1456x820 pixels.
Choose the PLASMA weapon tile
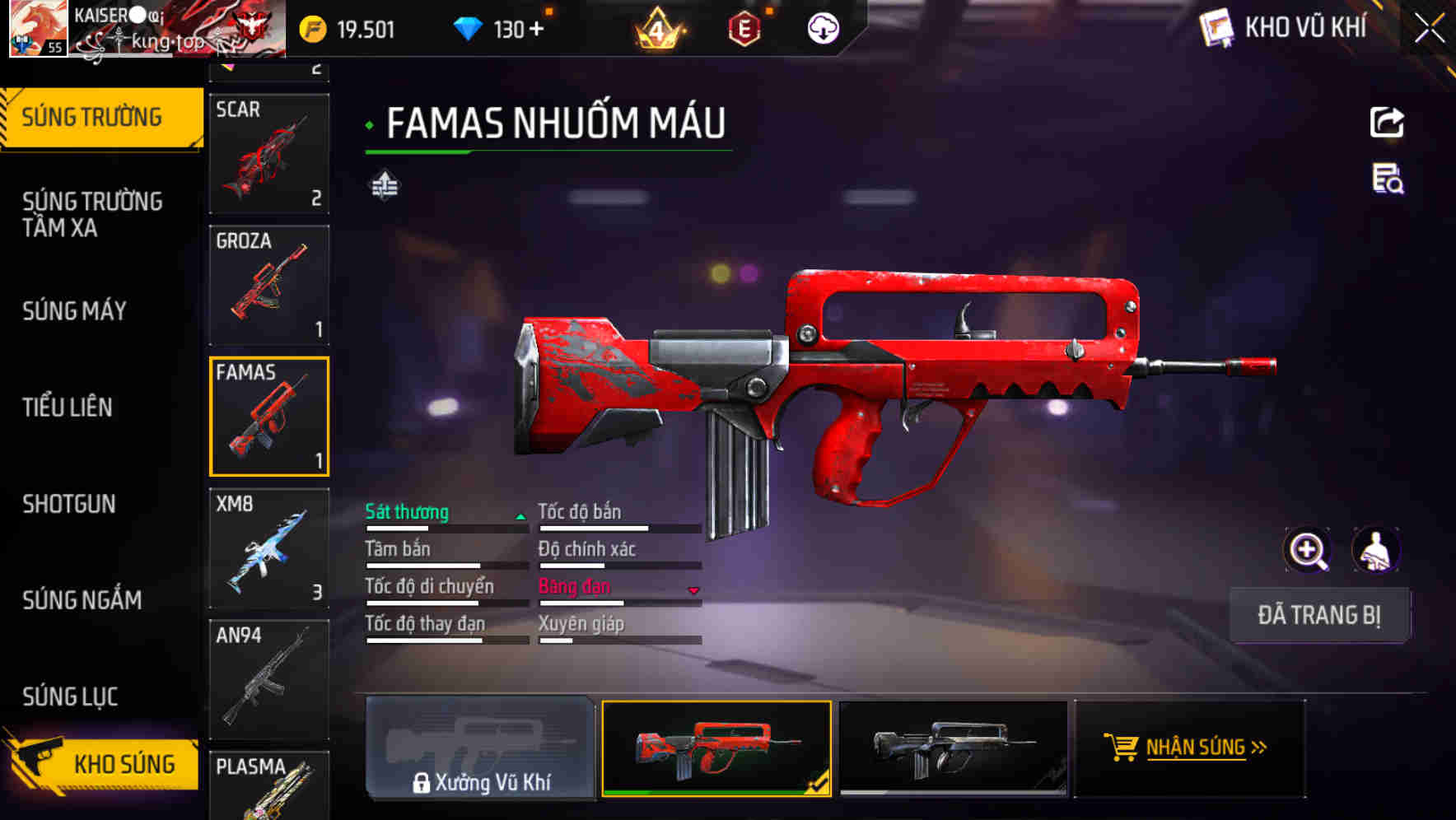(x=269, y=785)
